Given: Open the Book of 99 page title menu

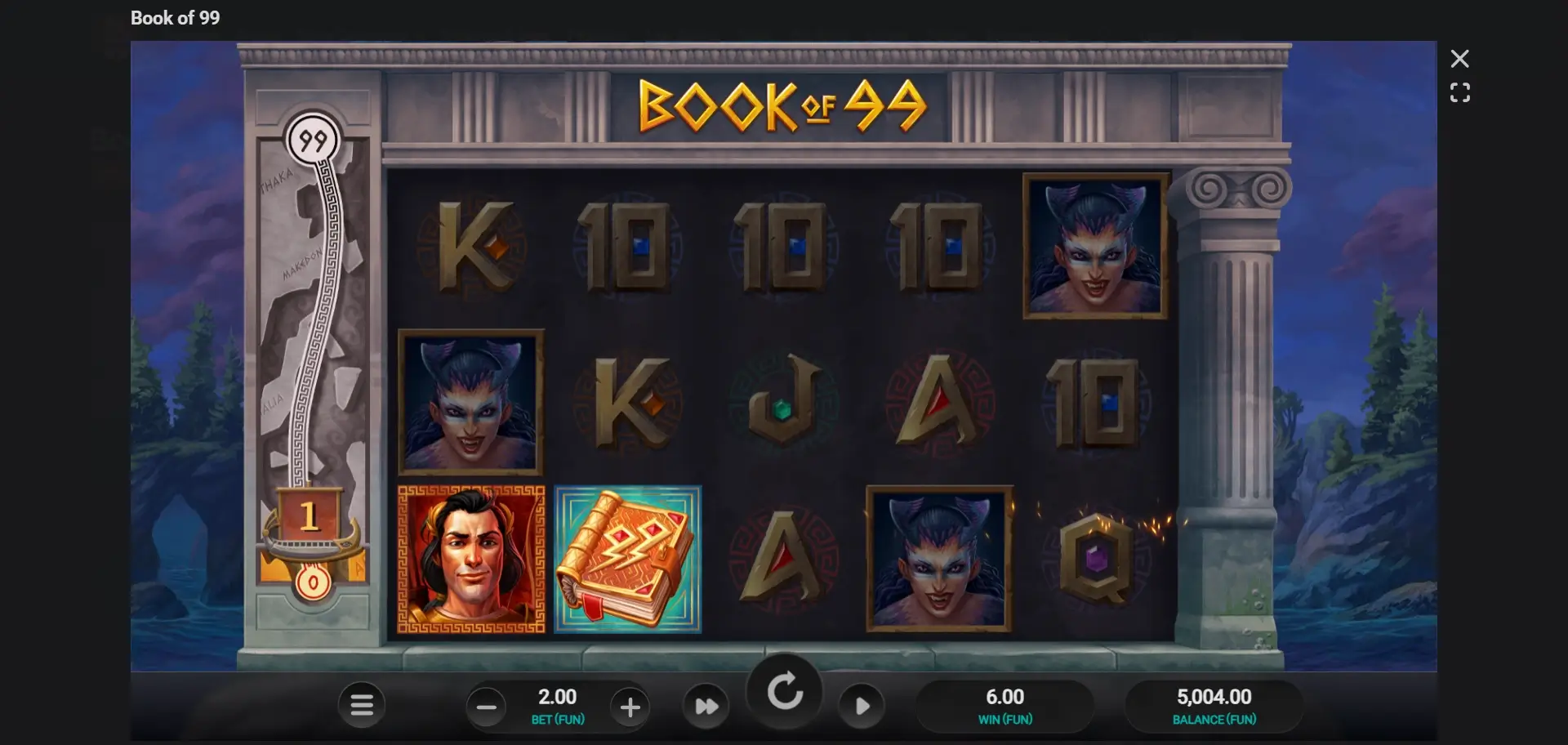Looking at the screenshot, I should point(175,17).
